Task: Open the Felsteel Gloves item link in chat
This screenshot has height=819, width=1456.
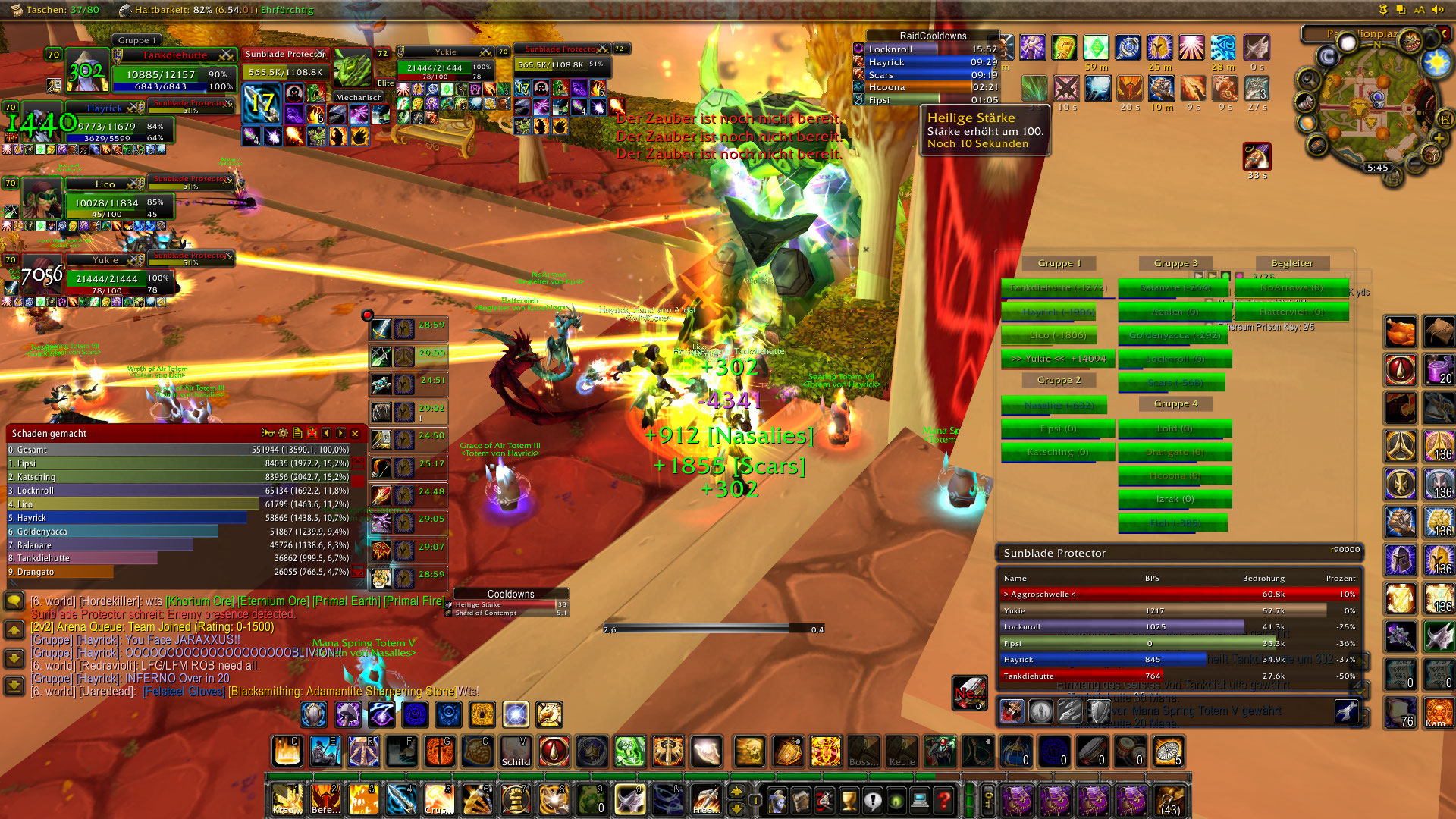Action: coord(183,692)
